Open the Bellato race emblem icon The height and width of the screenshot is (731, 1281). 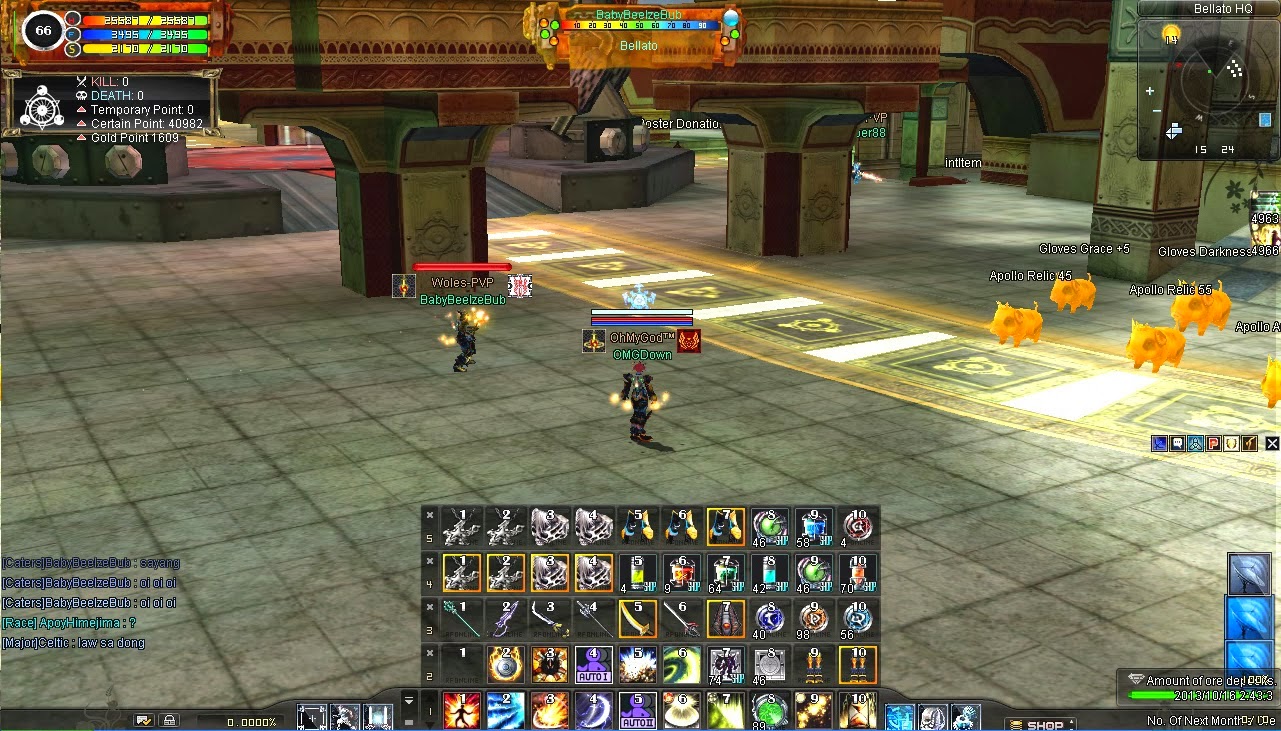(1196, 443)
